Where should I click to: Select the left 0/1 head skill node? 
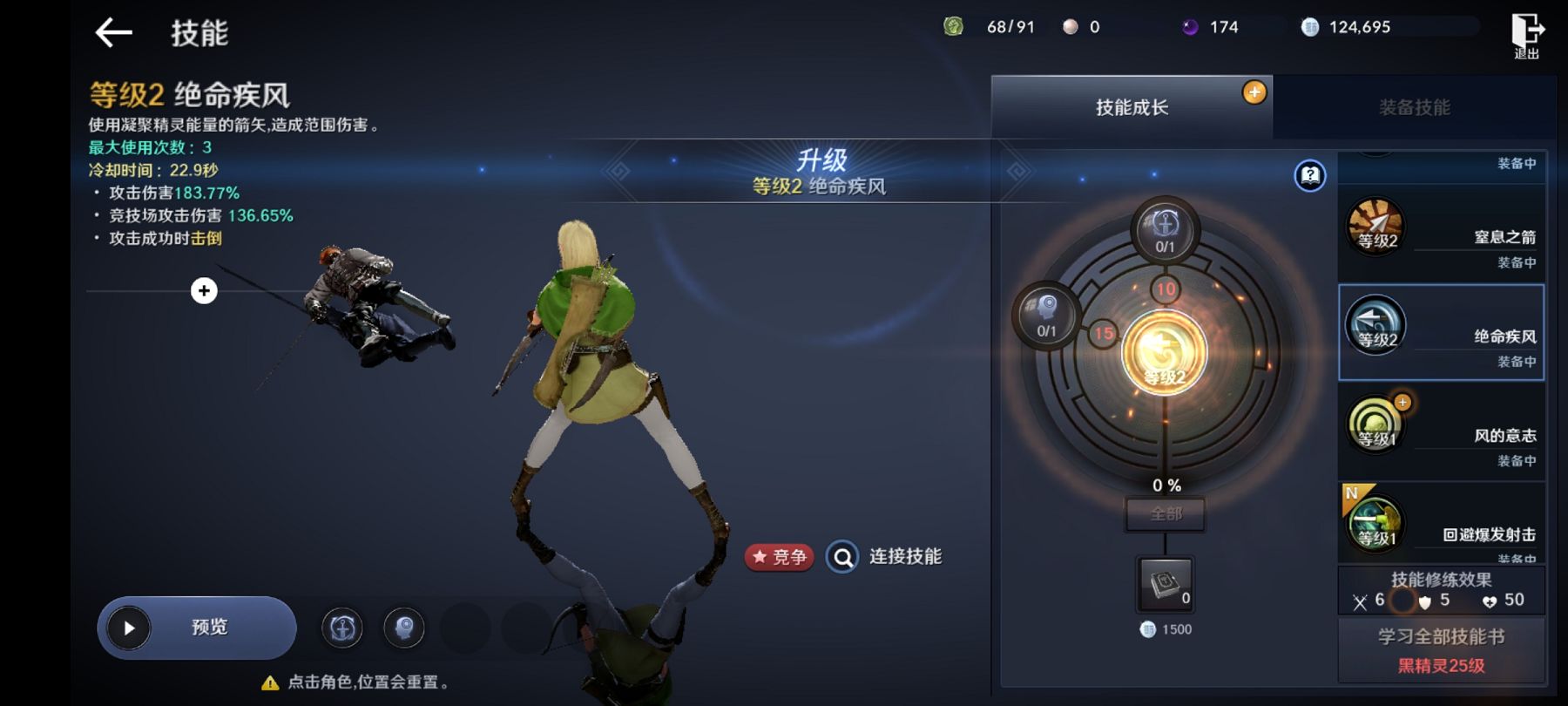click(1046, 315)
